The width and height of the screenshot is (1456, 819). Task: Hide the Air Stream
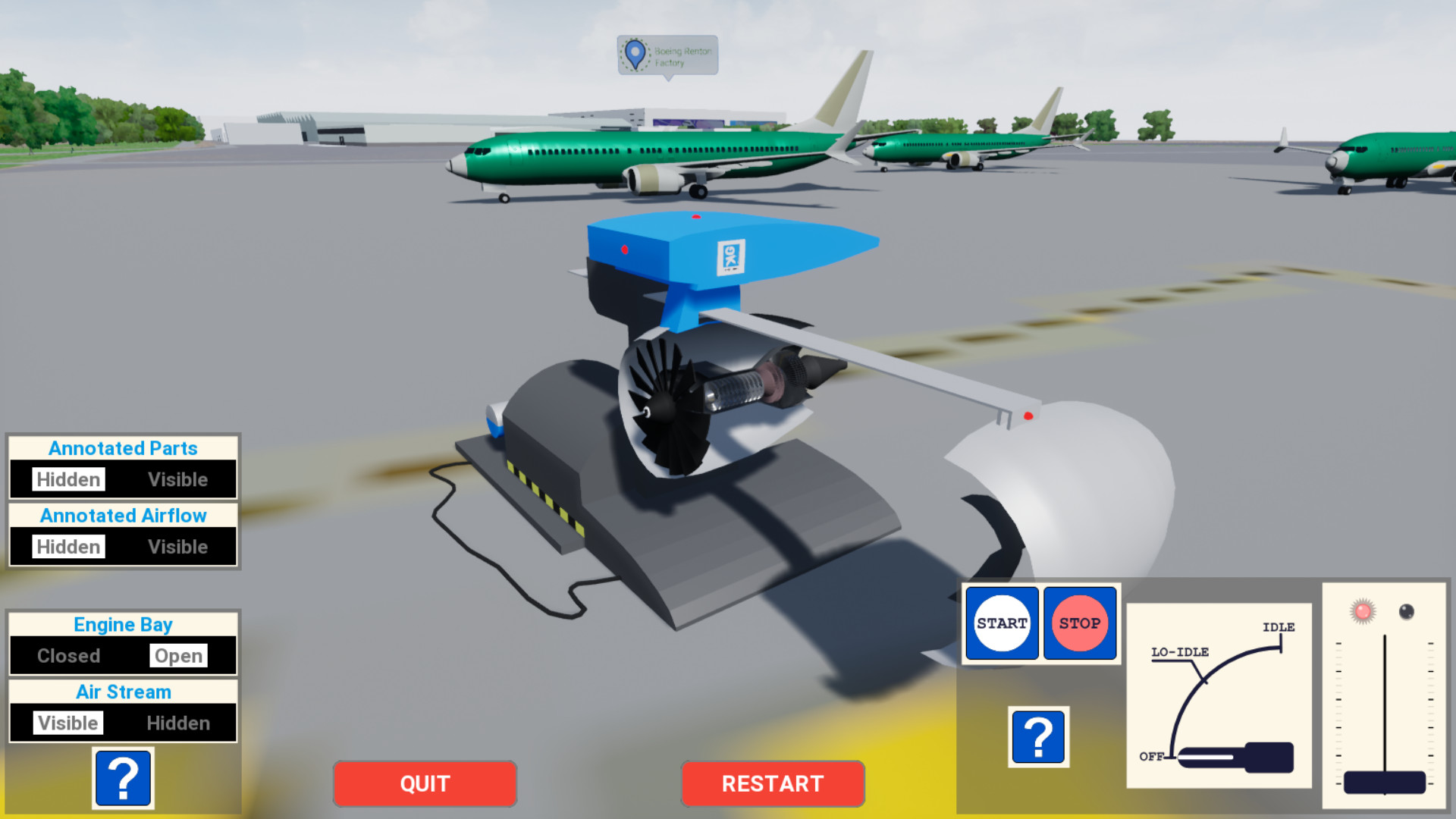tap(178, 723)
